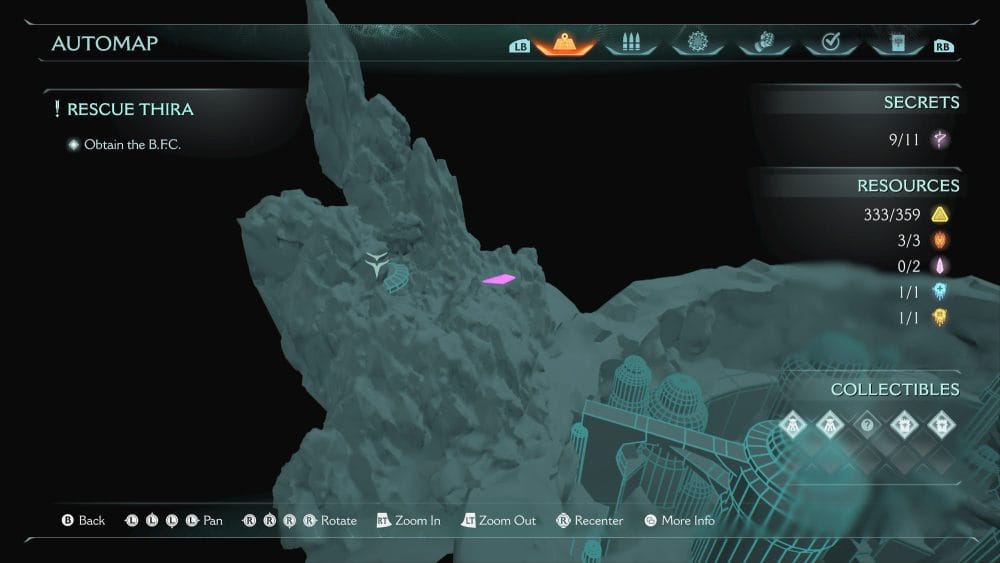Open the Rescue Thira mission objective

pos(130,109)
